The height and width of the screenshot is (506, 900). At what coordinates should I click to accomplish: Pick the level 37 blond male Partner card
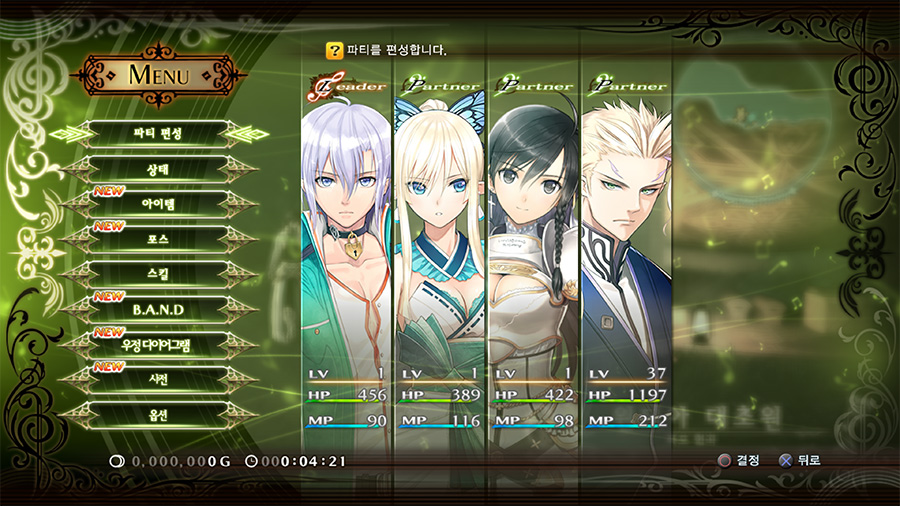point(627,250)
